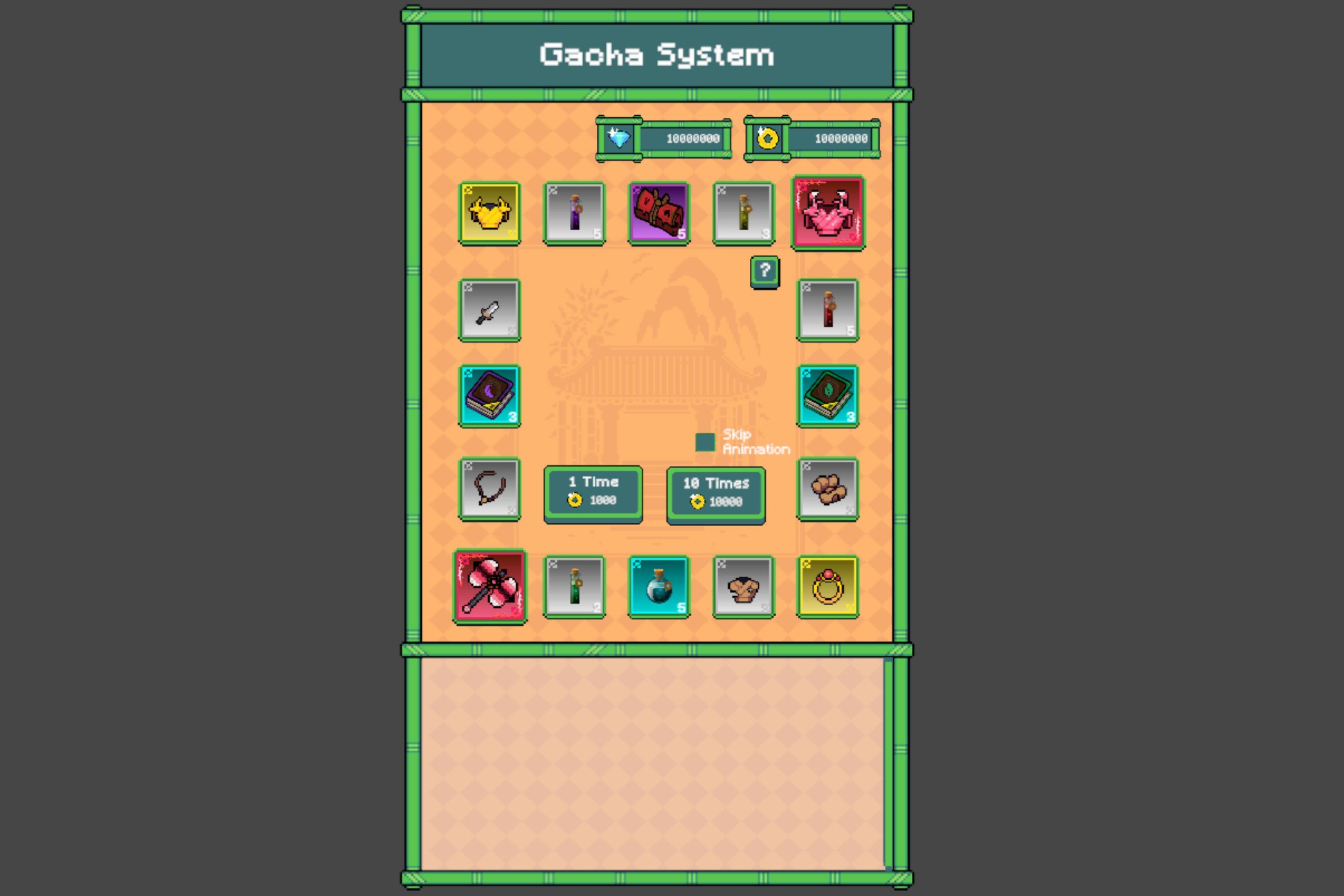
Task: Select the golden ring gacha item
Action: click(827, 586)
